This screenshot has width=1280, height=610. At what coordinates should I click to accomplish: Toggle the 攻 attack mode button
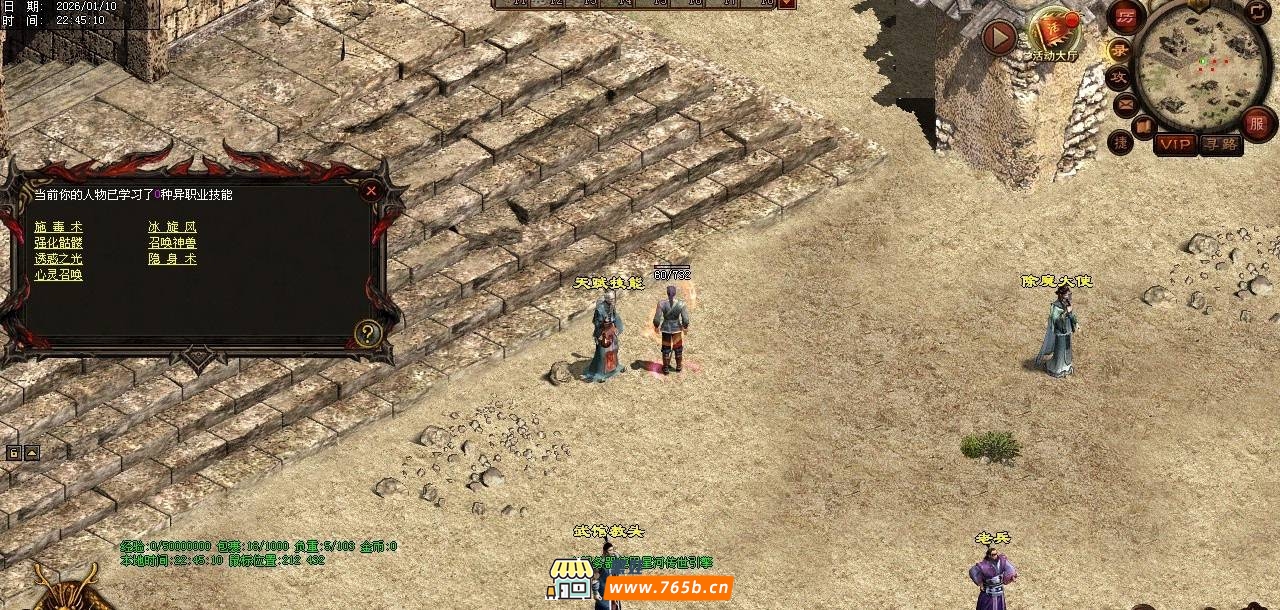(x=1119, y=77)
